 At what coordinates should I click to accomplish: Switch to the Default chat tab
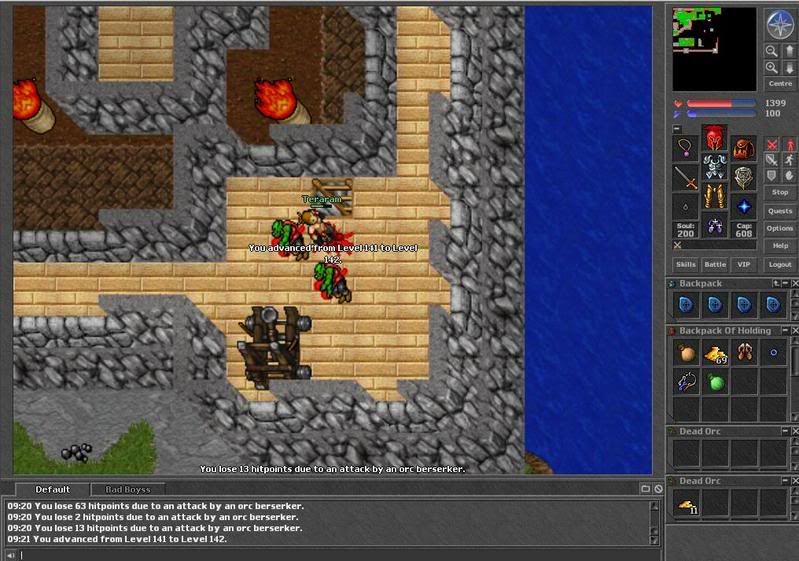click(x=52, y=489)
